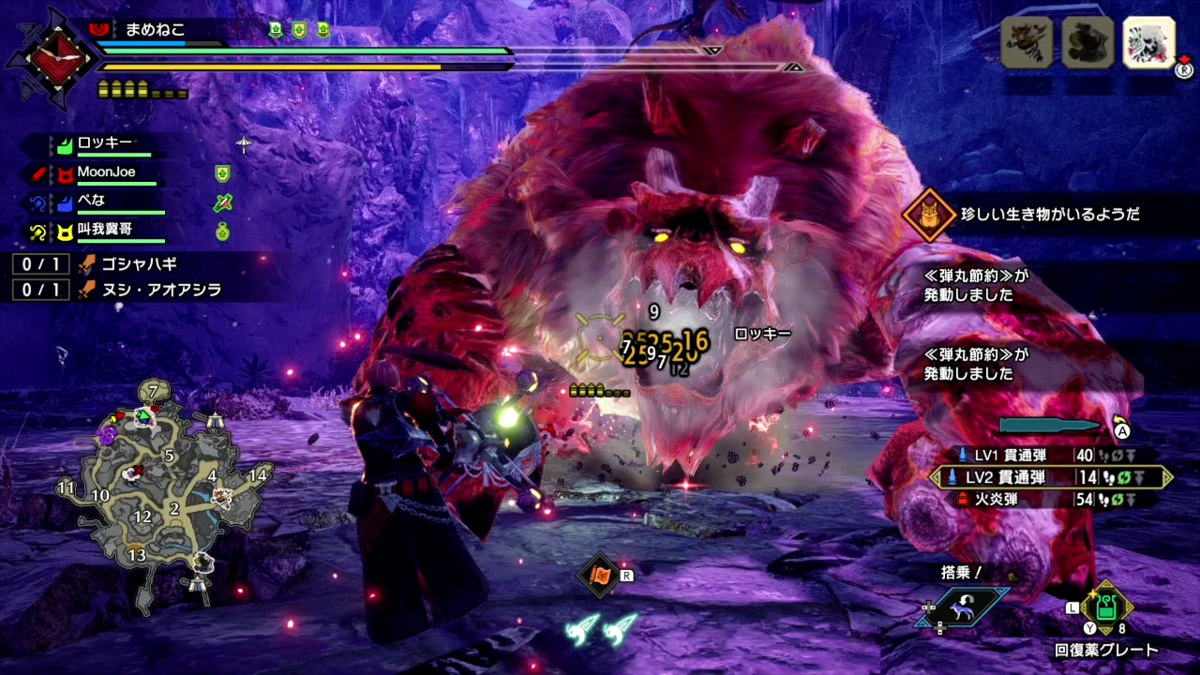This screenshot has width=1200, height=675.
Task: Select the second monster target icon
Action: pos(1087,42)
